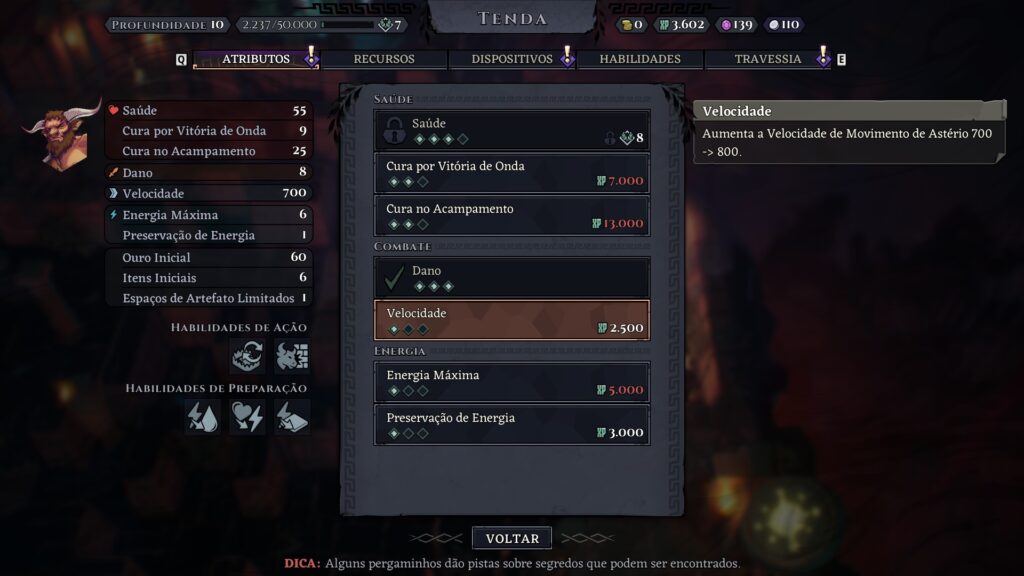This screenshot has width=1024, height=576.
Task: Click the completed Dano upgrade row
Action: [x=511, y=277]
